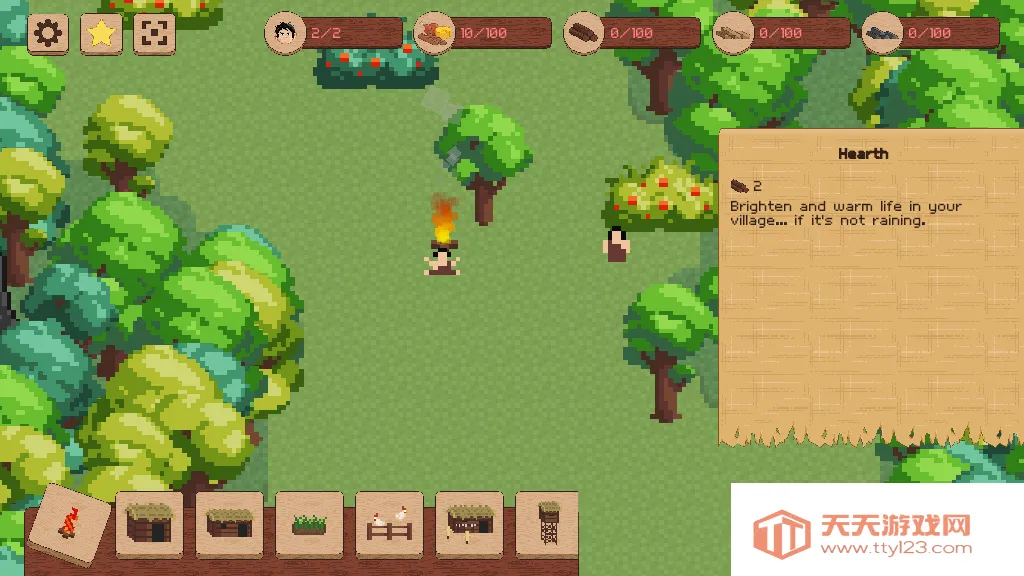This screenshot has width=1024, height=576.
Task: Click the wood logs resource icon
Action: 585,33
